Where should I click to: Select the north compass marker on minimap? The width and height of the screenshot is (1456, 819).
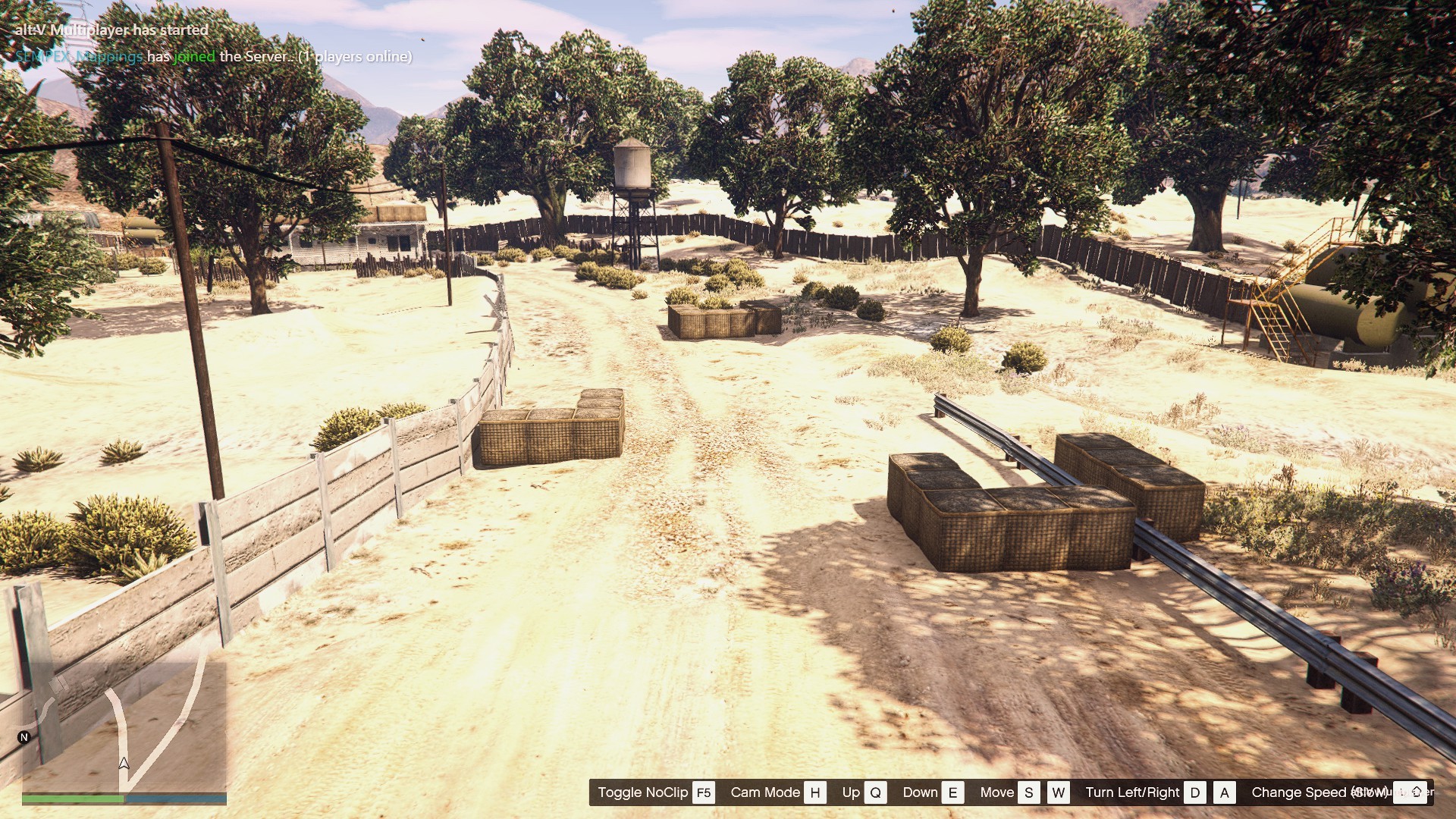[x=24, y=737]
